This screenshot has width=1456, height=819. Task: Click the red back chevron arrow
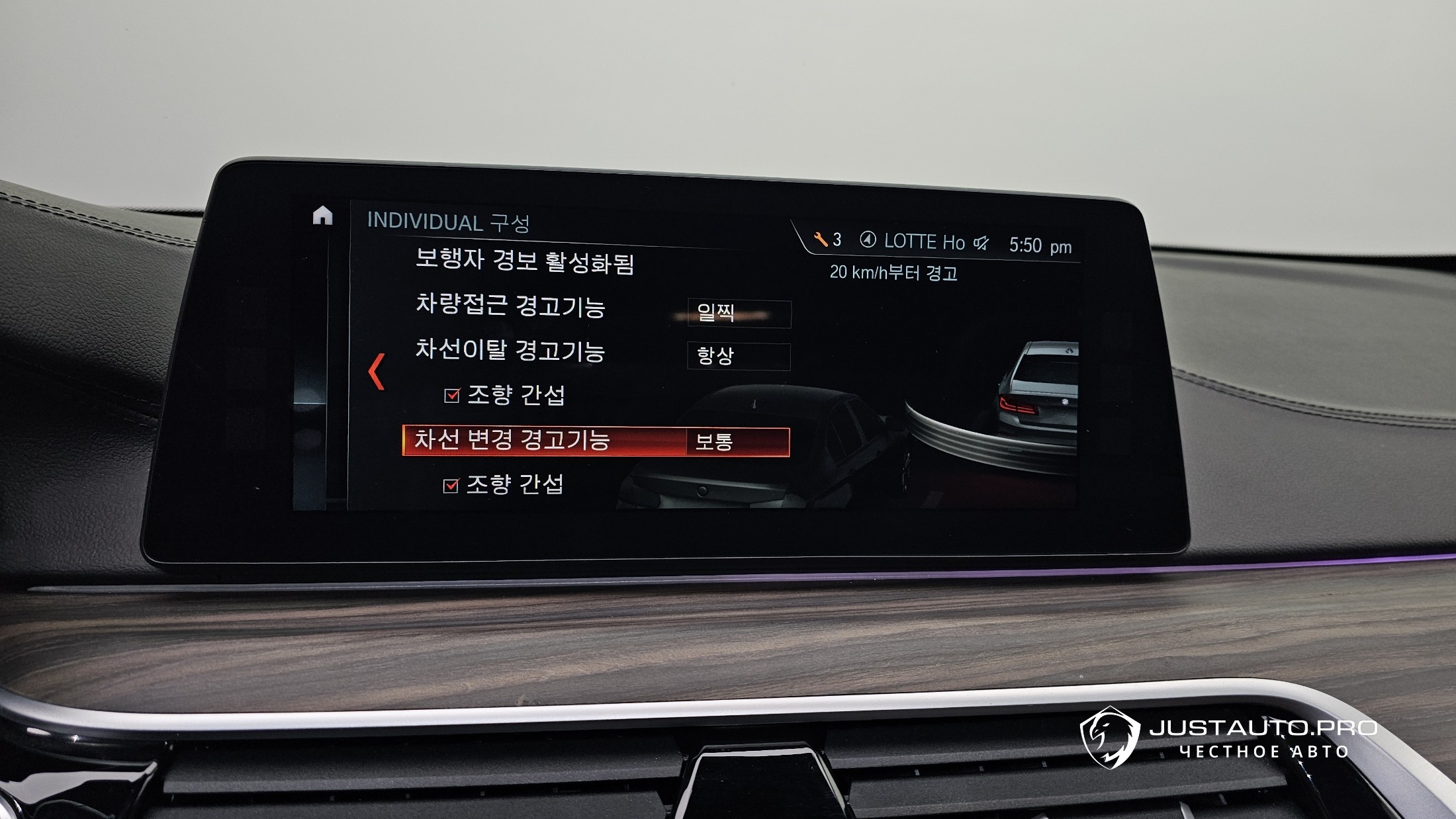coord(377,371)
